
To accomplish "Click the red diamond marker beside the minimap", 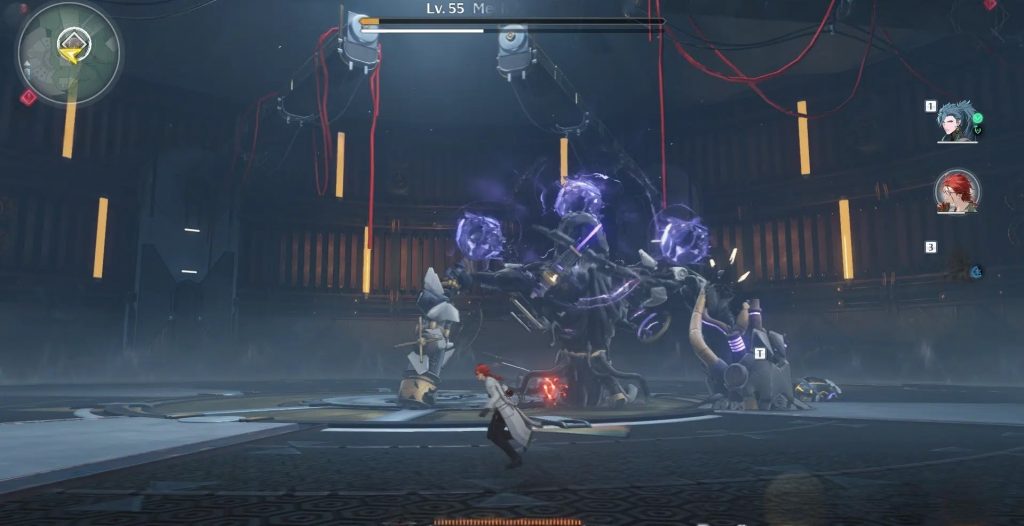I will (29, 96).
